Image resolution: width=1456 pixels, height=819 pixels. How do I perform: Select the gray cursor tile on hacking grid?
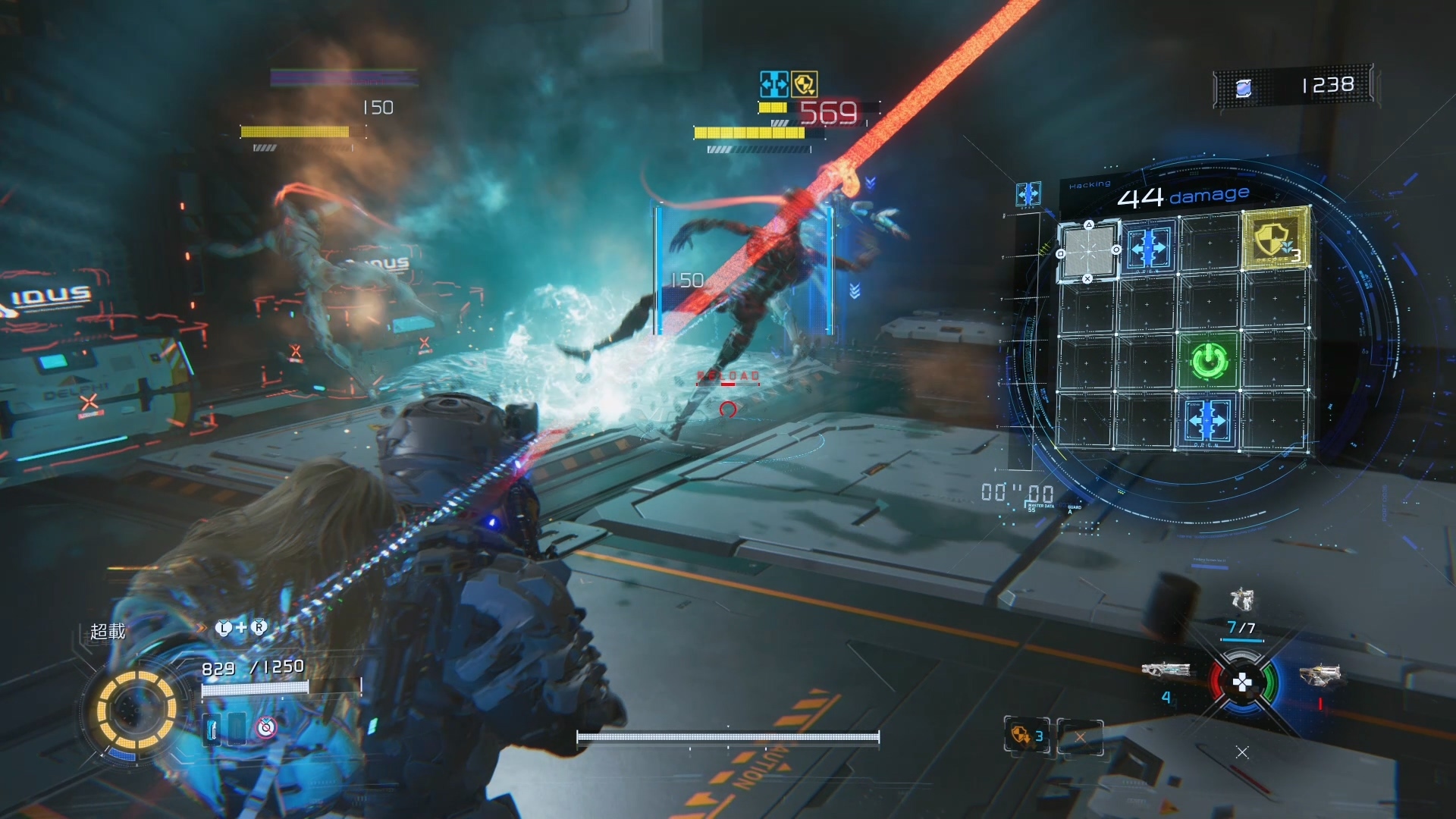(x=1088, y=251)
